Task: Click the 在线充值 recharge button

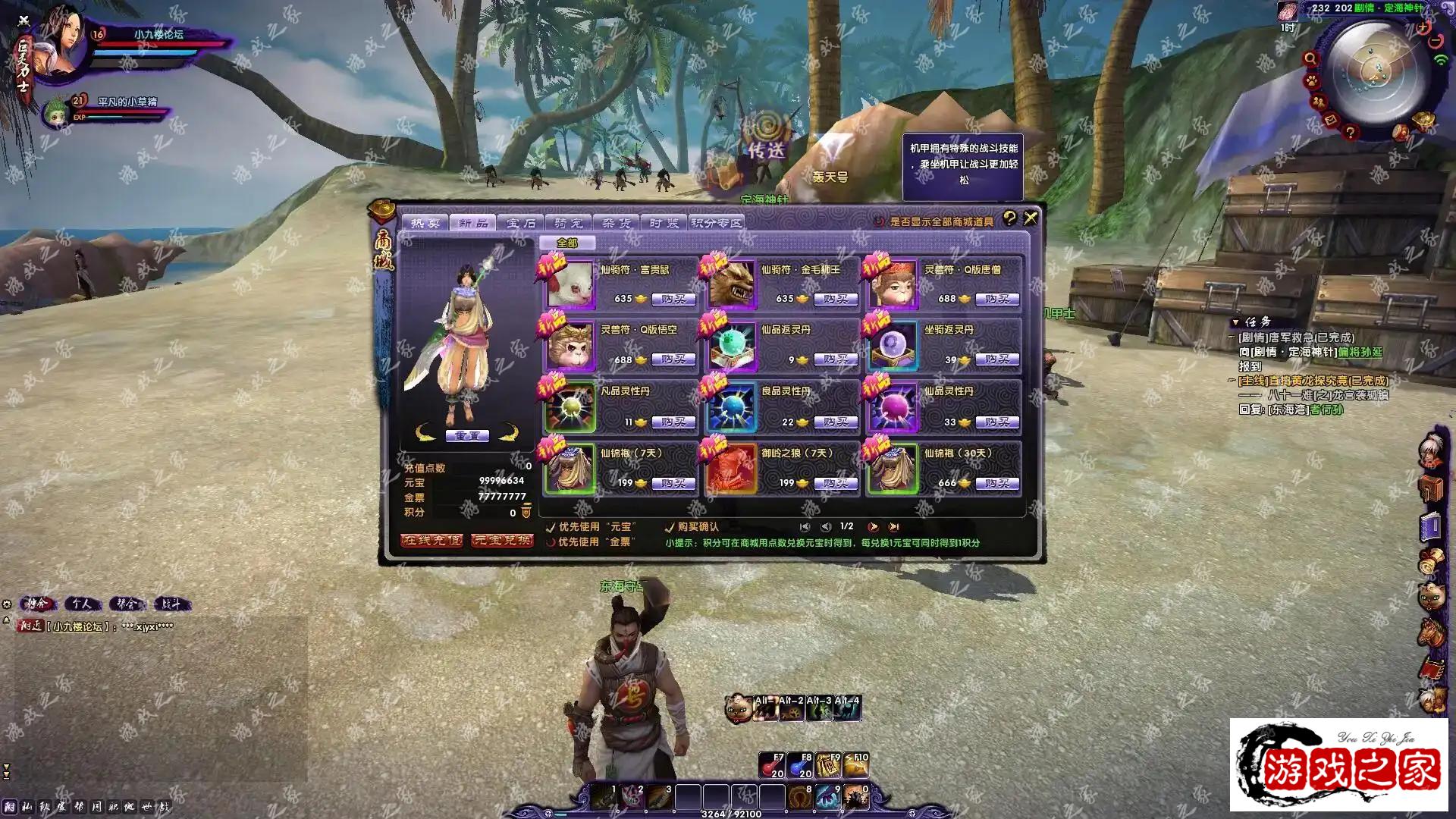Action: (x=431, y=540)
